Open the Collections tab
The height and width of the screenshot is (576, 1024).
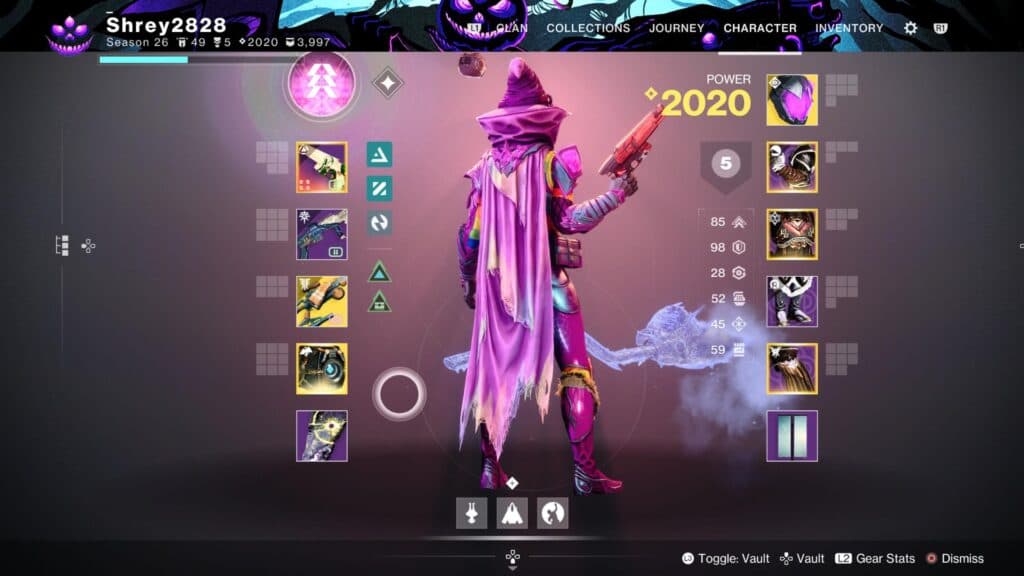click(x=588, y=28)
